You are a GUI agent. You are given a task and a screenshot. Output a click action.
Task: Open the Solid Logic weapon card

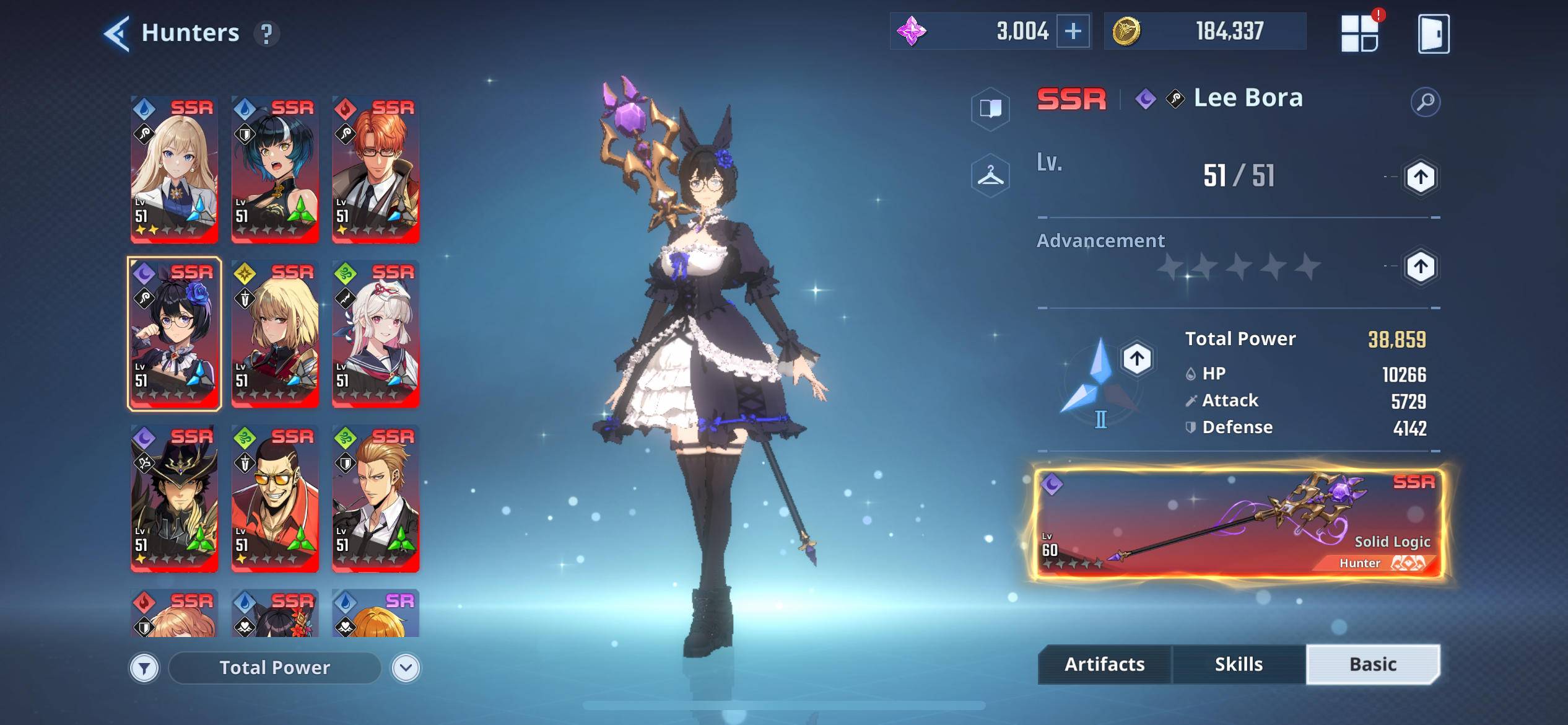pyautogui.click(x=1239, y=524)
